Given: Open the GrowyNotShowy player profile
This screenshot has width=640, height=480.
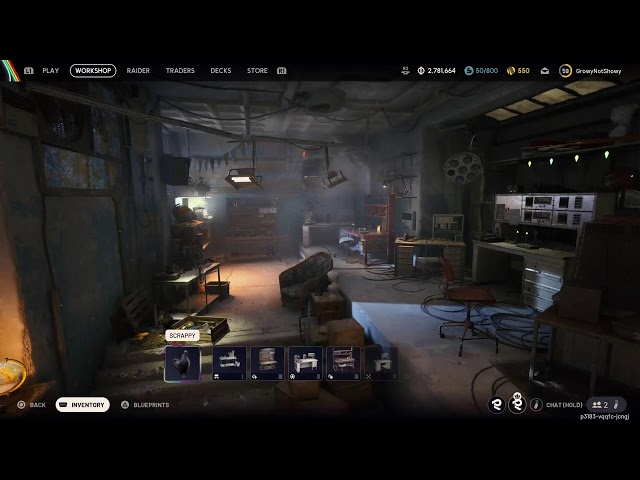Looking at the screenshot, I should (x=593, y=71).
